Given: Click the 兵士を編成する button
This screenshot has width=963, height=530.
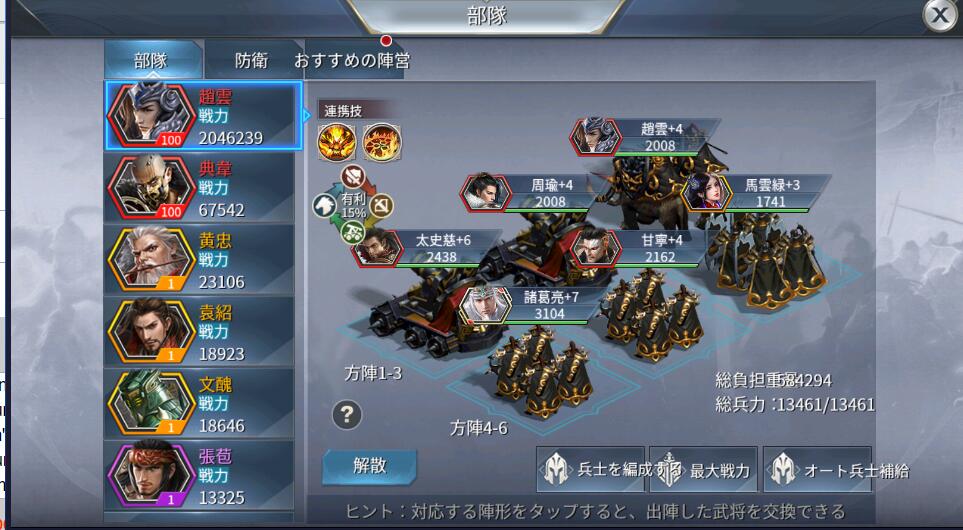Looking at the screenshot, I should [x=591, y=470].
